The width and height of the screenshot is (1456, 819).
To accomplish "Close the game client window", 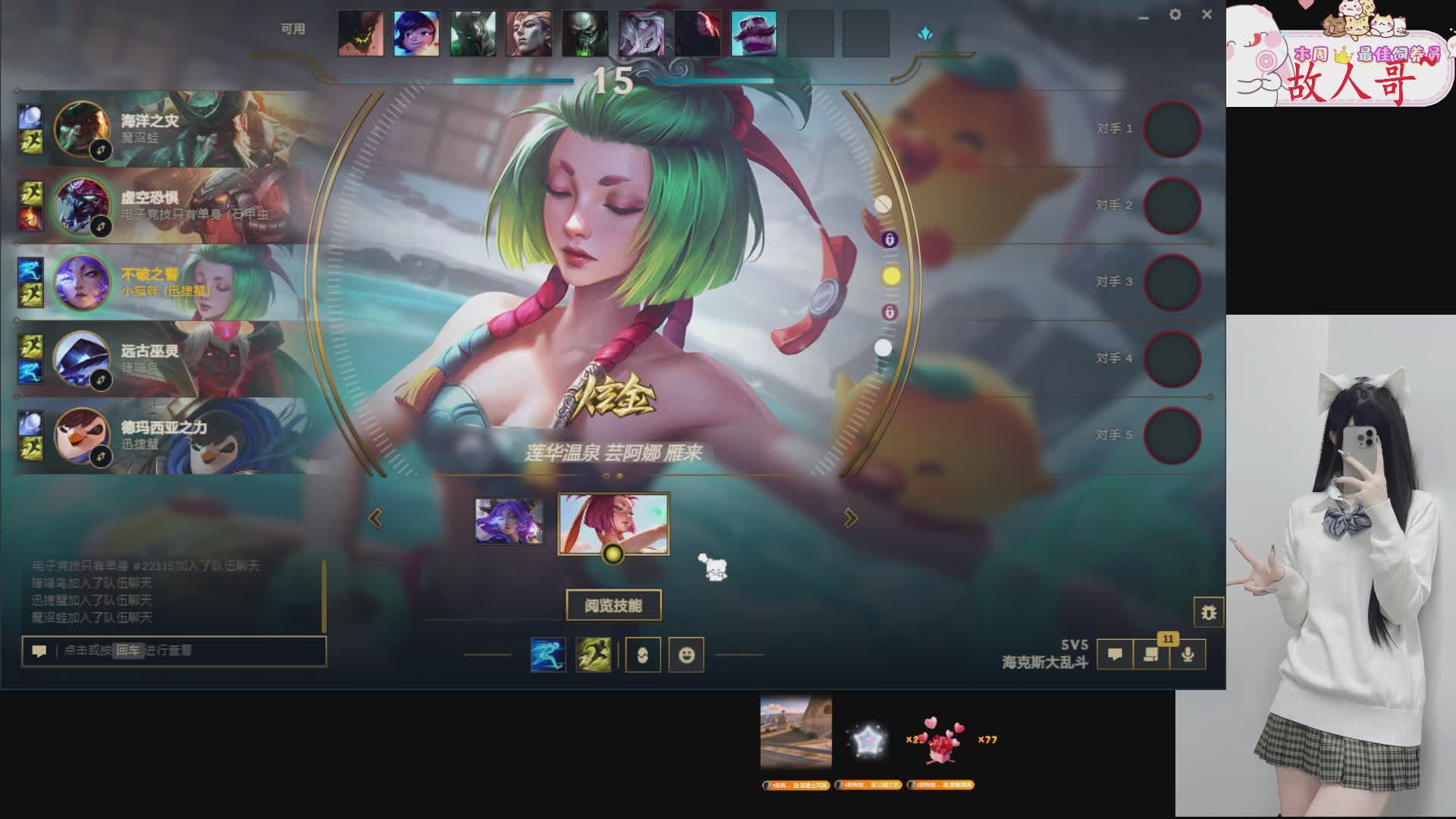I will point(1207,14).
